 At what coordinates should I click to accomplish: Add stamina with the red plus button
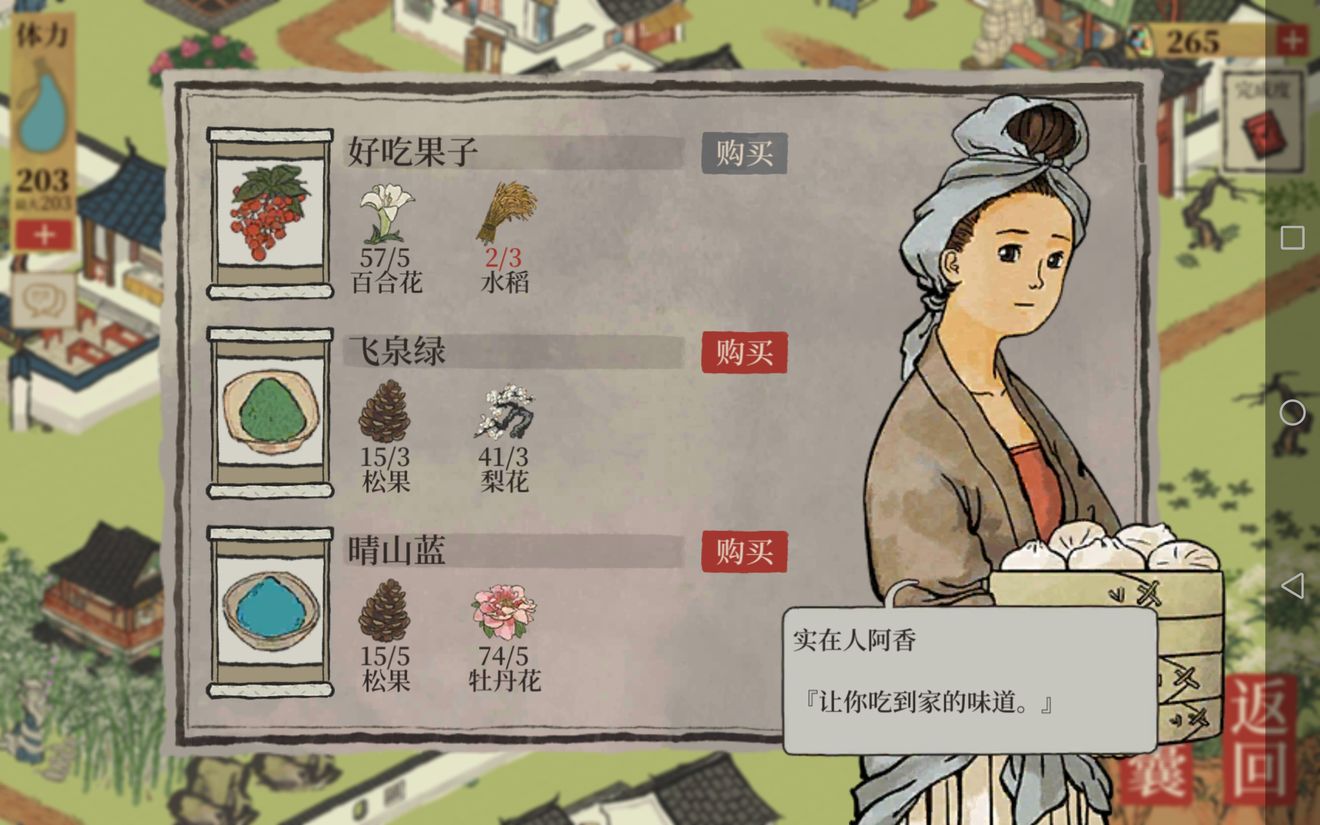click(44, 235)
